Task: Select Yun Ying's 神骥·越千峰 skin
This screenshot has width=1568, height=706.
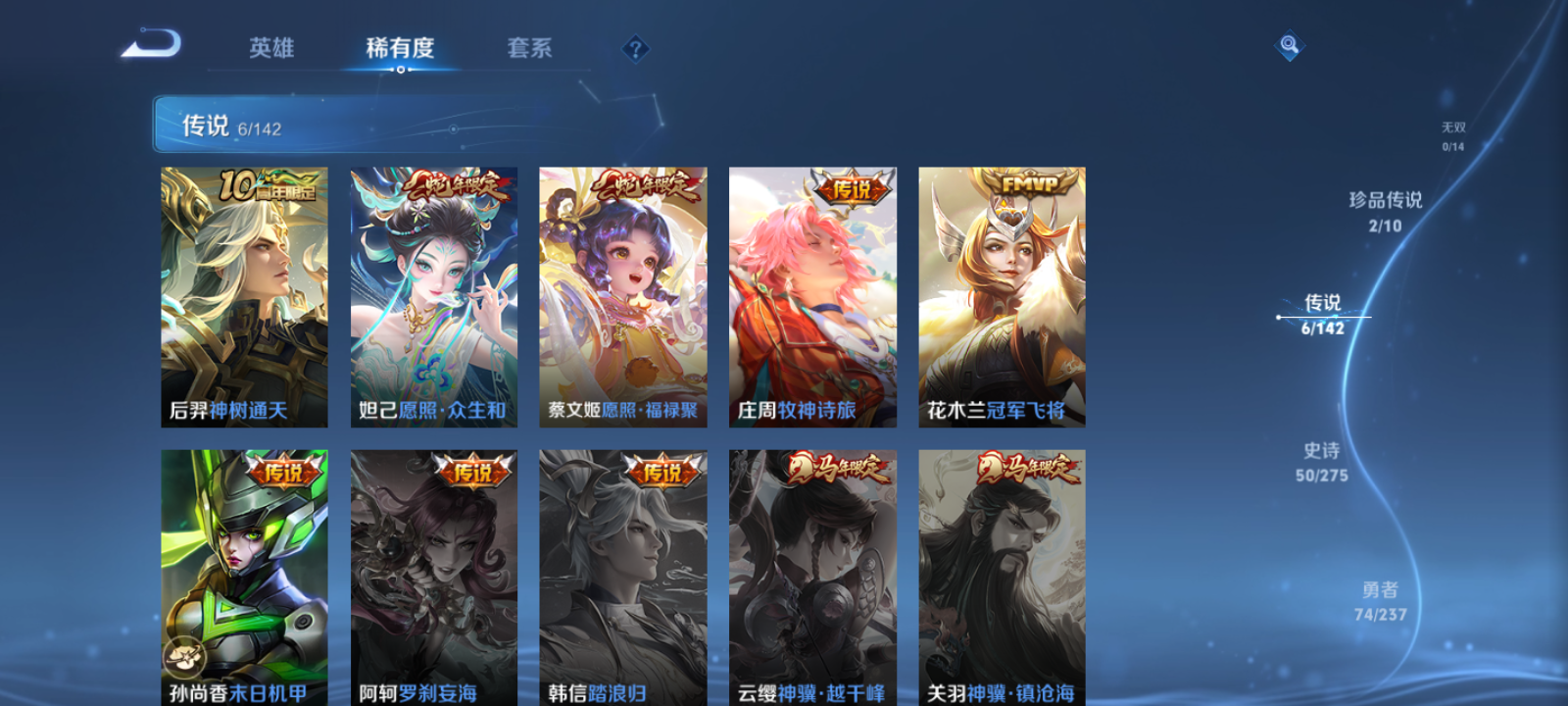Action: [811, 579]
